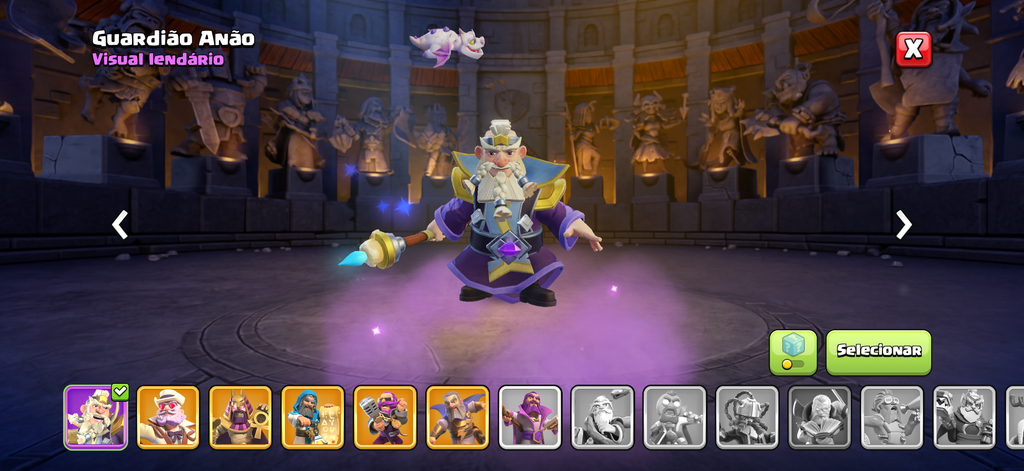Viewport: 1024px width, 471px height.
Task: Show the next skin with right arrow
Action: pyautogui.click(x=904, y=224)
